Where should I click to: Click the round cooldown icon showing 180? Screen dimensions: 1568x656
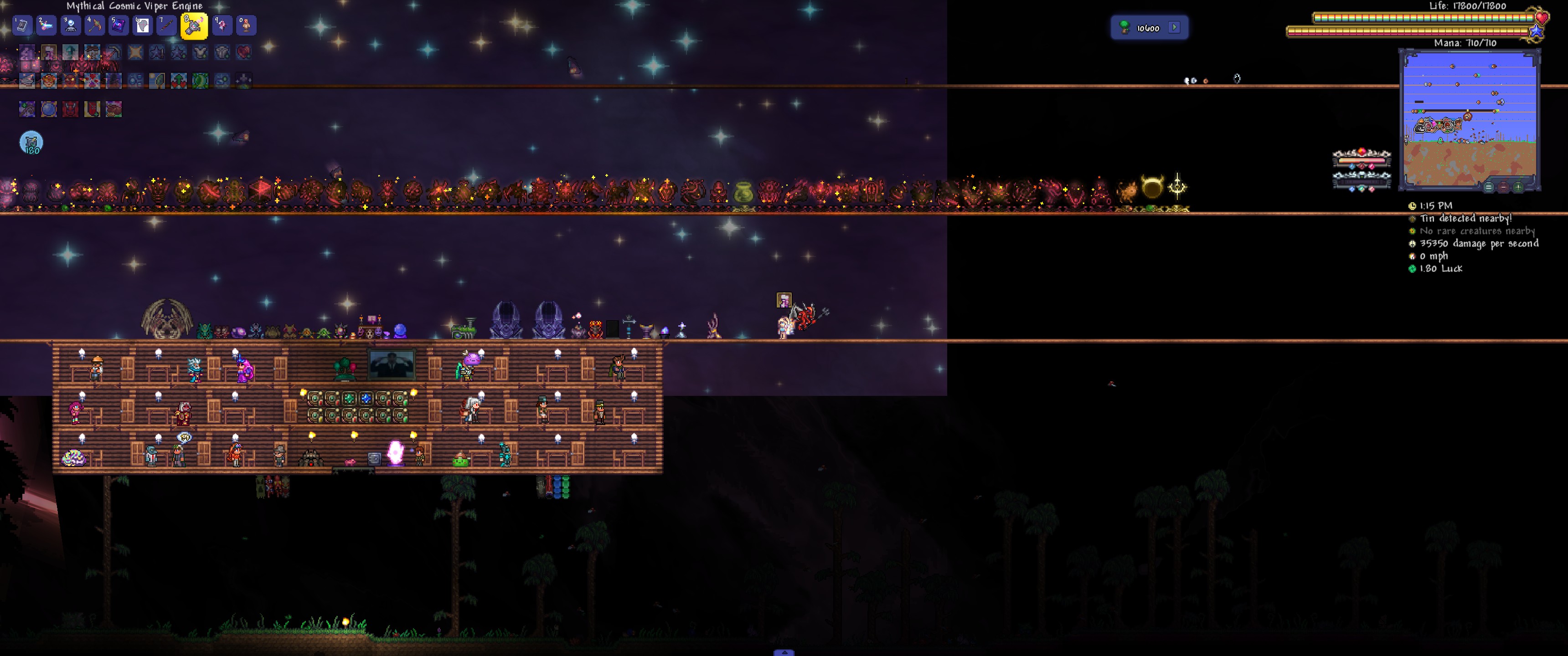[31, 143]
